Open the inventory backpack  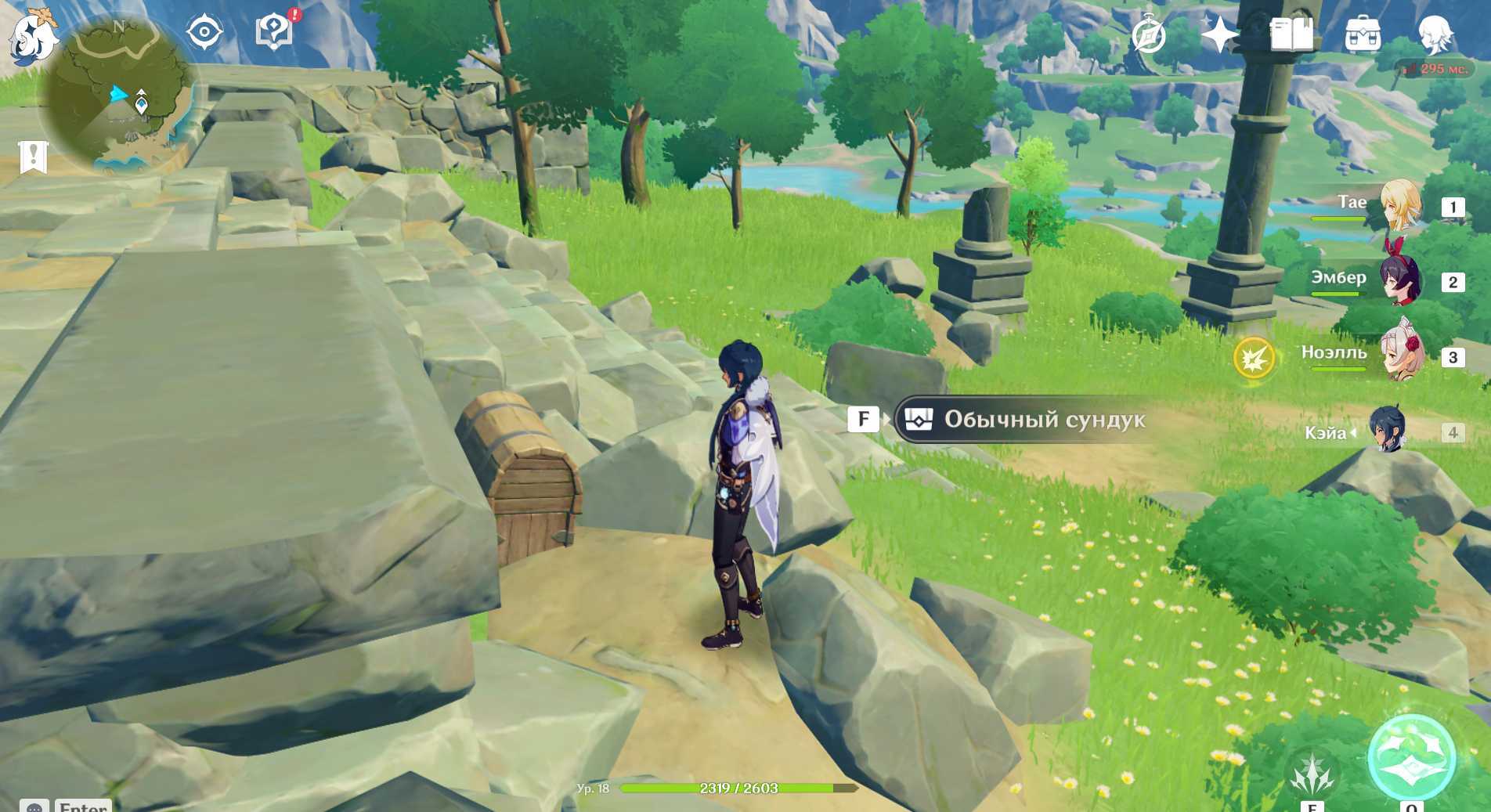(x=1363, y=35)
